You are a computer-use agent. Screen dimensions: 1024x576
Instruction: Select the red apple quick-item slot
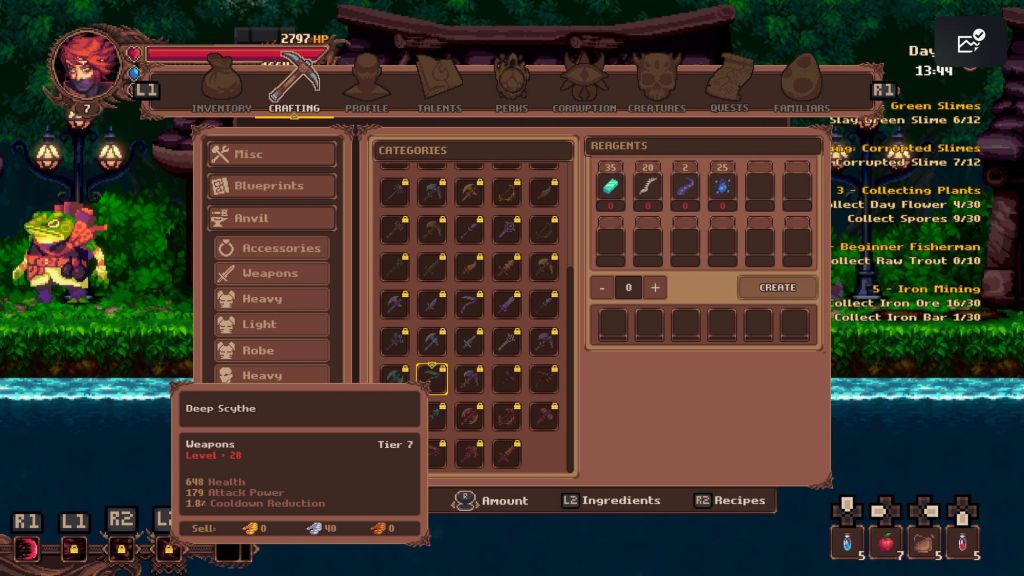[885, 541]
